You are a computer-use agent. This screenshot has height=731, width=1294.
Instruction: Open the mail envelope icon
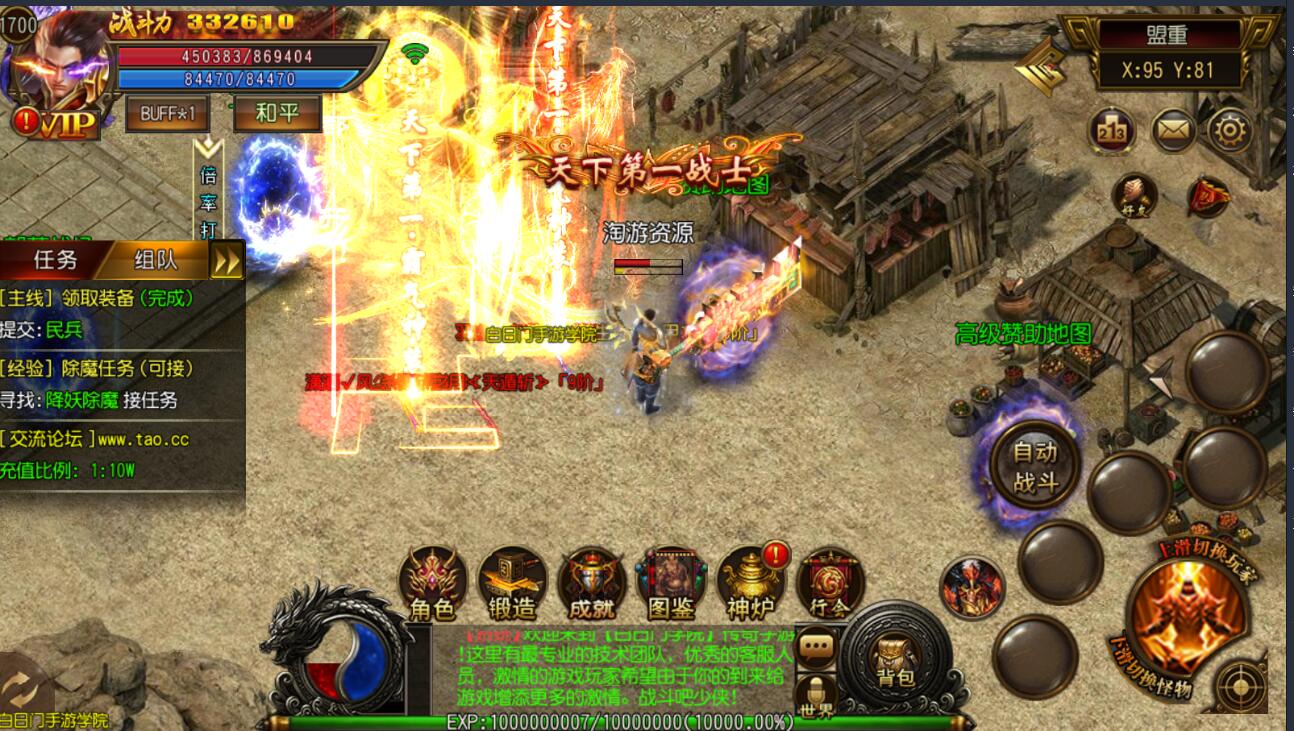click(x=1173, y=130)
